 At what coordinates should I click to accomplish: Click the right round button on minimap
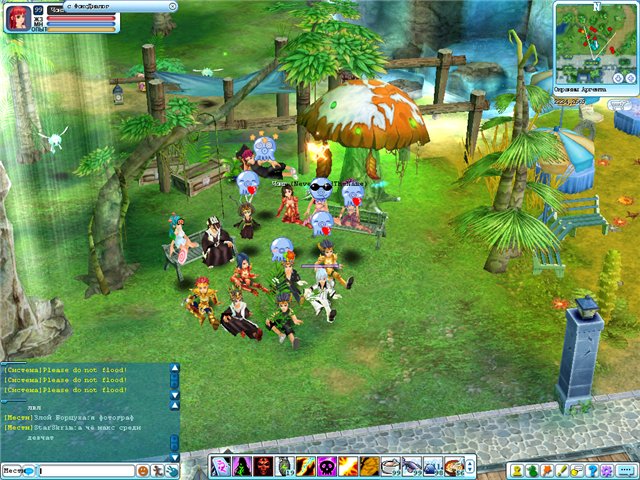point(630,77)
